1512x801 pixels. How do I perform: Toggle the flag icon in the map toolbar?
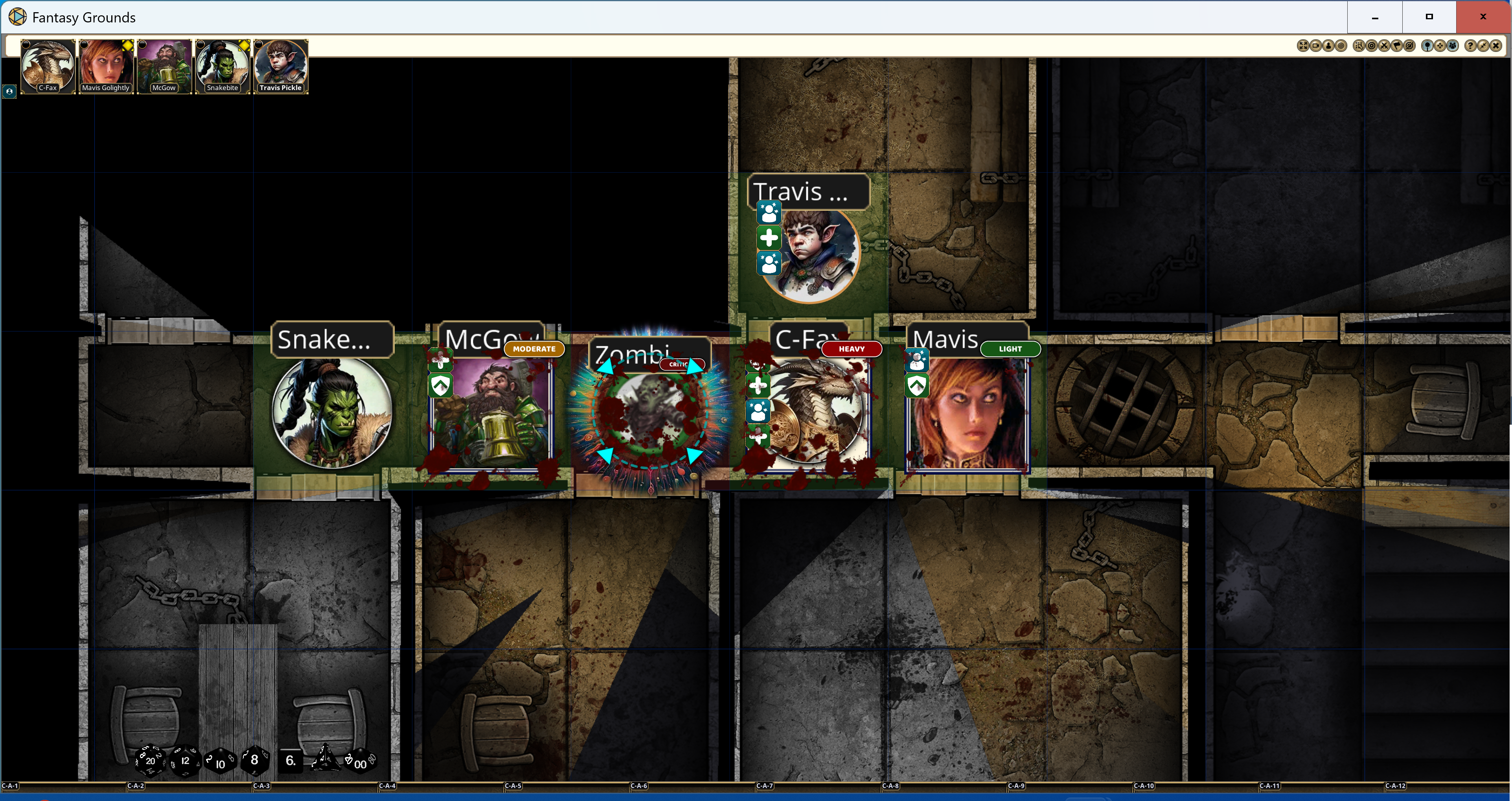pyautogui.click(x=1397, y=46)
